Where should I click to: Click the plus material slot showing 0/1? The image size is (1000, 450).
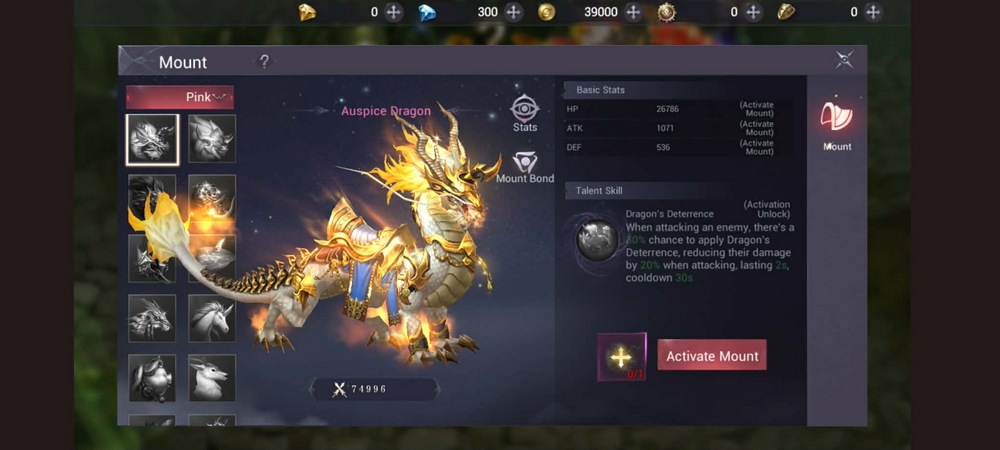[621, 357]
